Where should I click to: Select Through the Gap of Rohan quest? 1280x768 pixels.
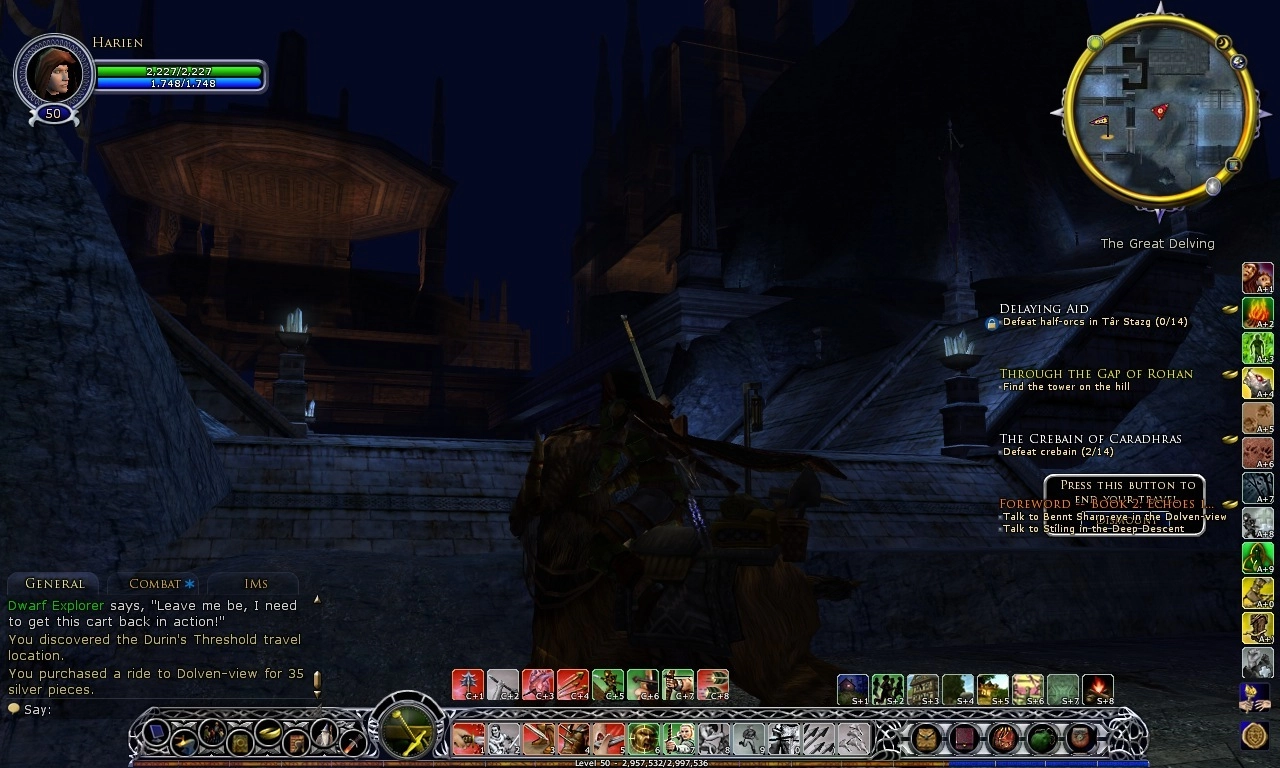pos(1096,374)
